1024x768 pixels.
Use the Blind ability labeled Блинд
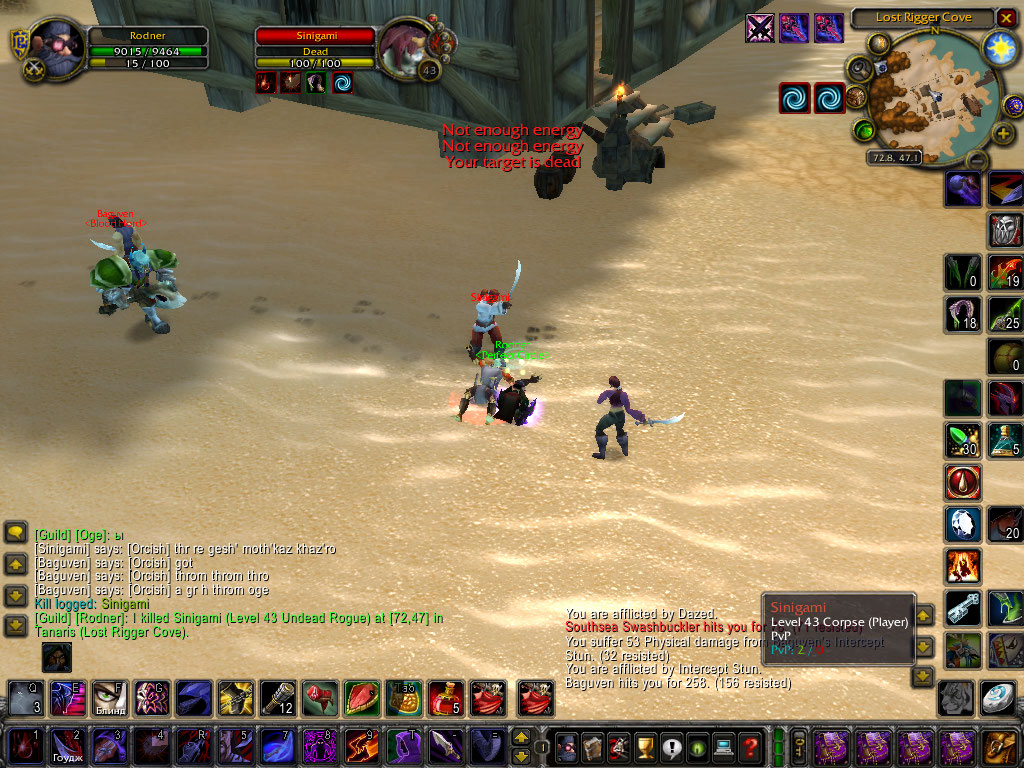click(109, 697)
